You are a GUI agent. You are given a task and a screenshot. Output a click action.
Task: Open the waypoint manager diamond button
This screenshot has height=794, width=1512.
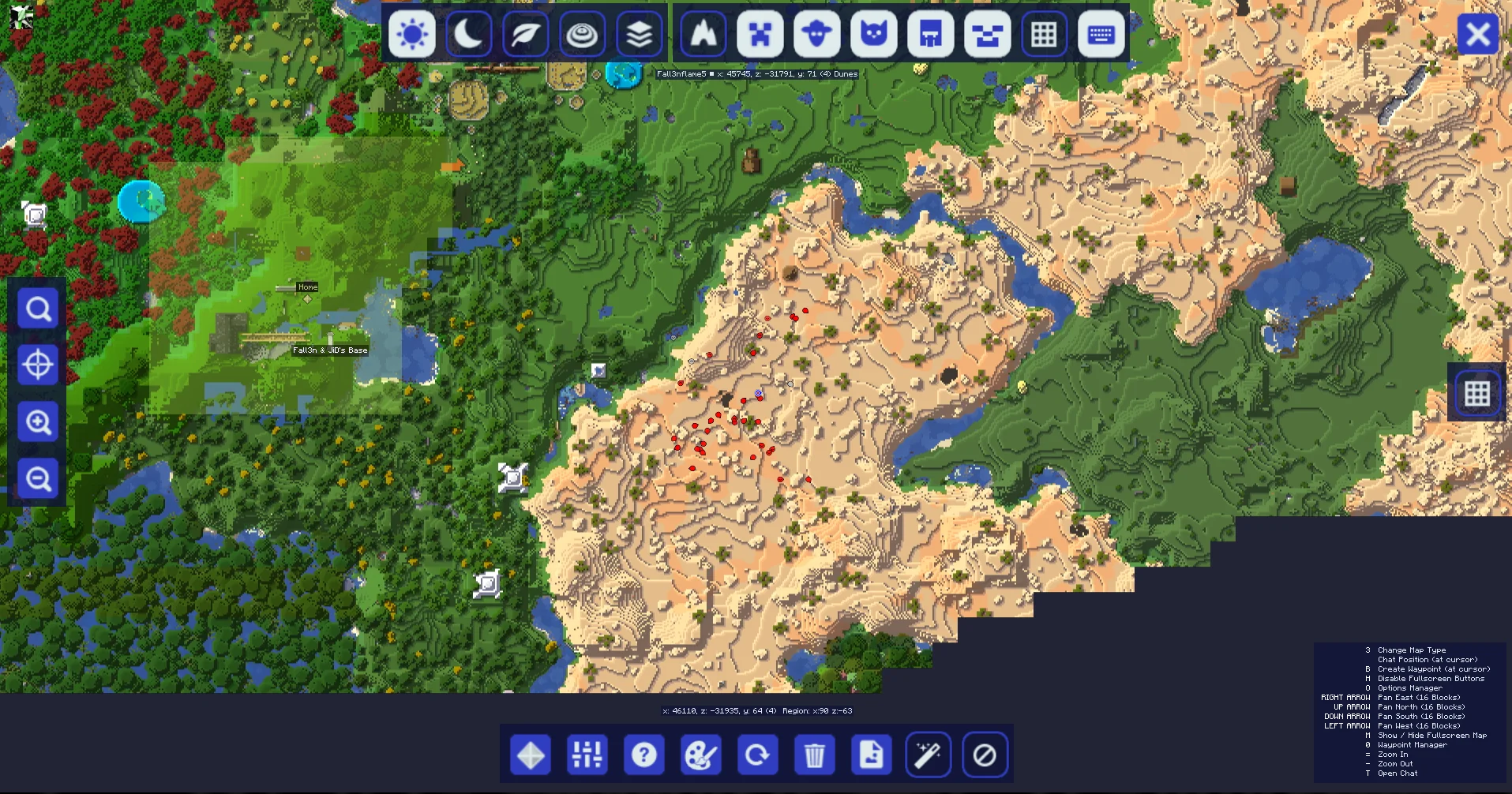(531, 755)
